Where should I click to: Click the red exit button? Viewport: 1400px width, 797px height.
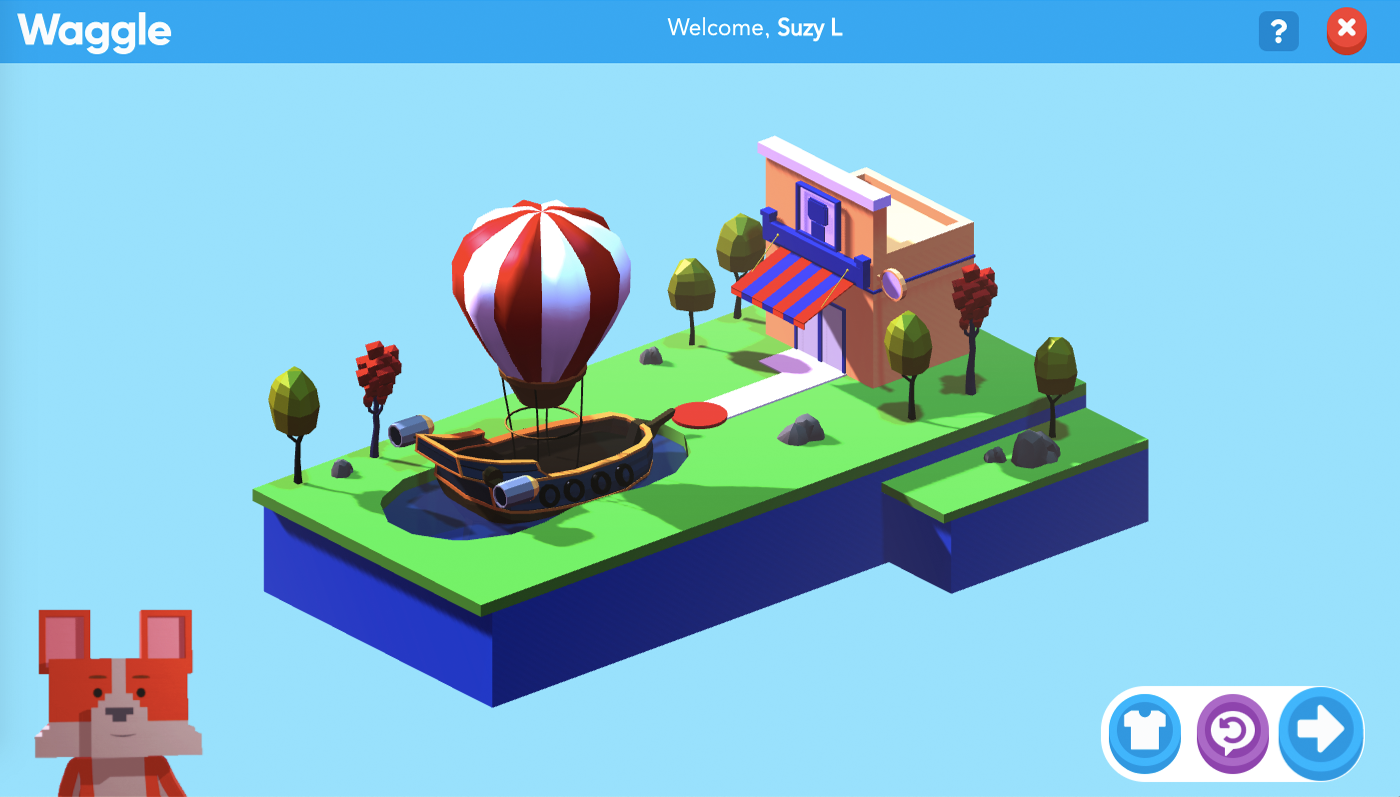tap(1346, 31)
